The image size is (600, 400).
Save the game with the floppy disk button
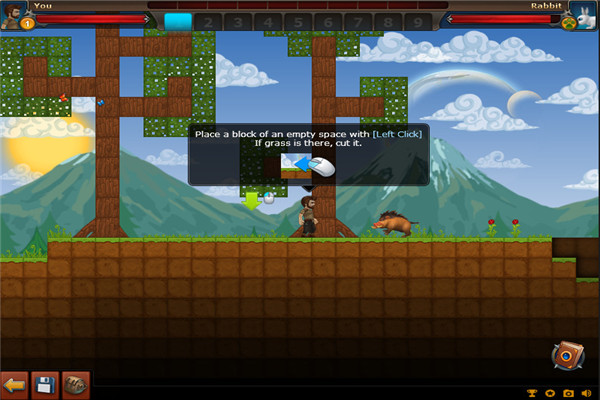tap(44, 385)
